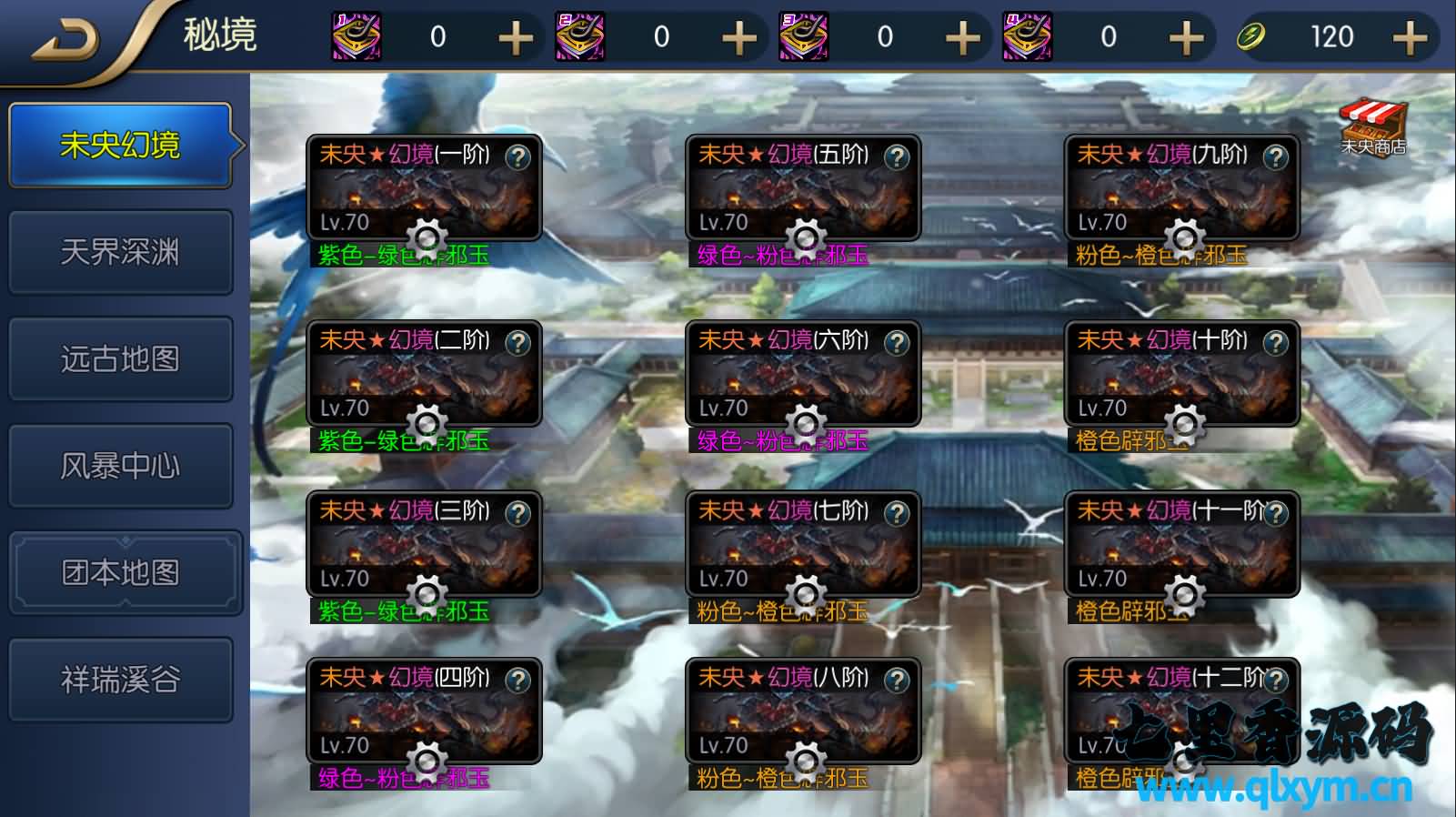Select 风暴中心 in the sidebar
Viewport: 1456px width, 817px height.
pos(121,465)
